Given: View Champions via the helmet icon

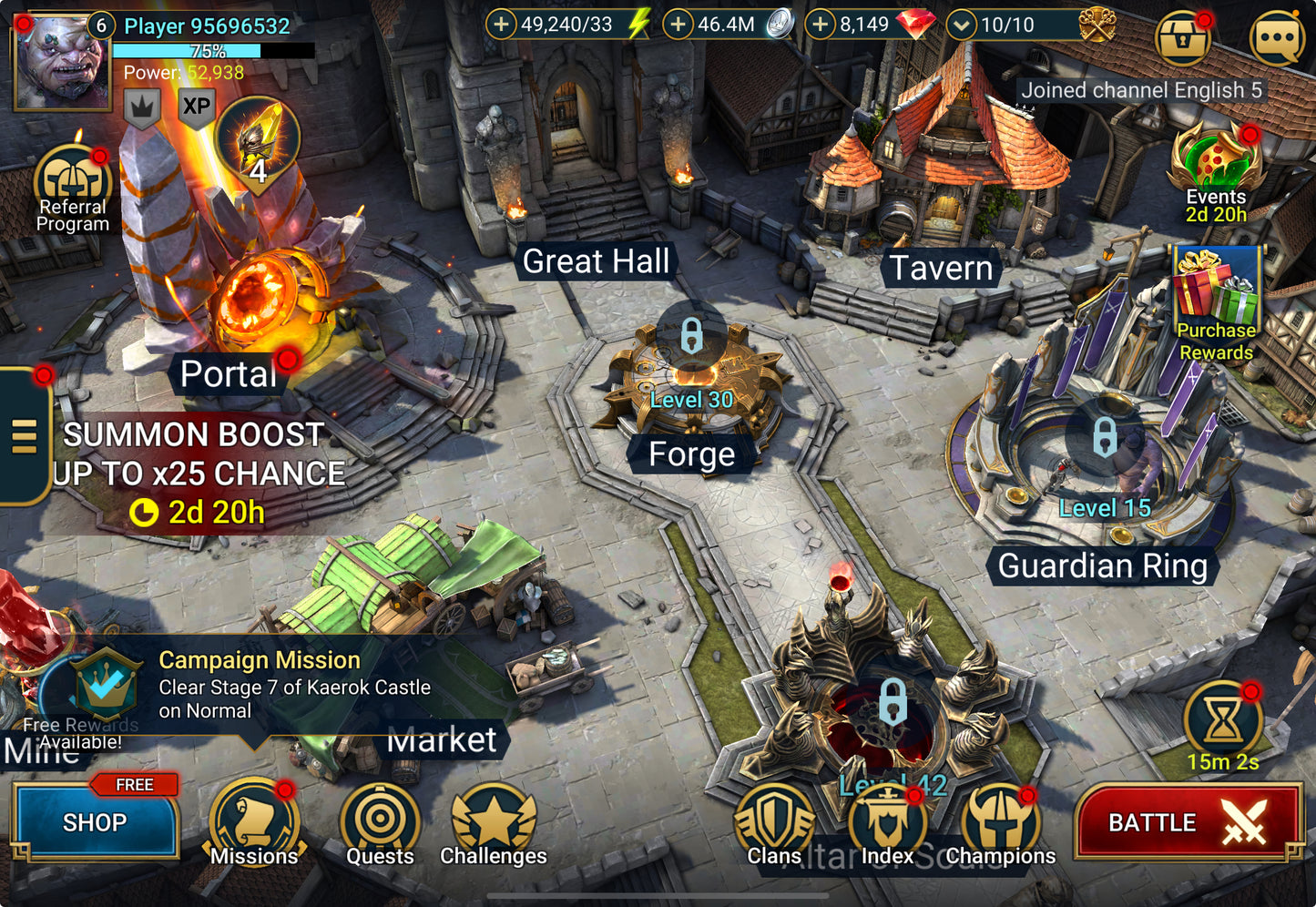Looking at the screenshot, I should pyautogui.click(x=1000, y=820).
